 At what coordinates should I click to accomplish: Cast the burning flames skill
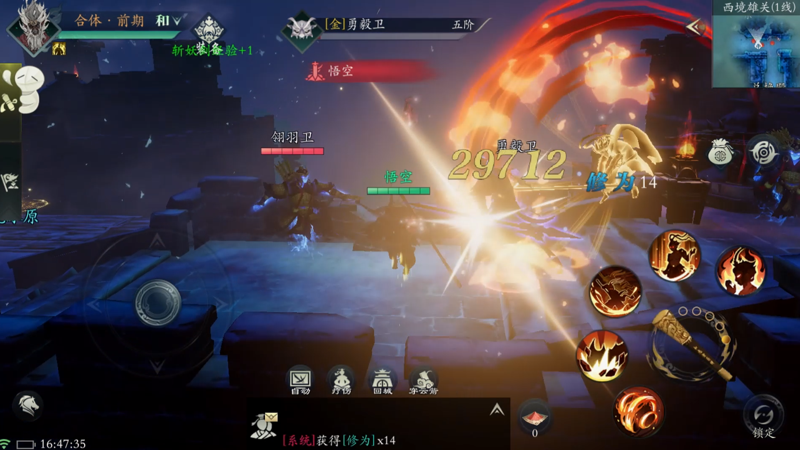(602, 354)
